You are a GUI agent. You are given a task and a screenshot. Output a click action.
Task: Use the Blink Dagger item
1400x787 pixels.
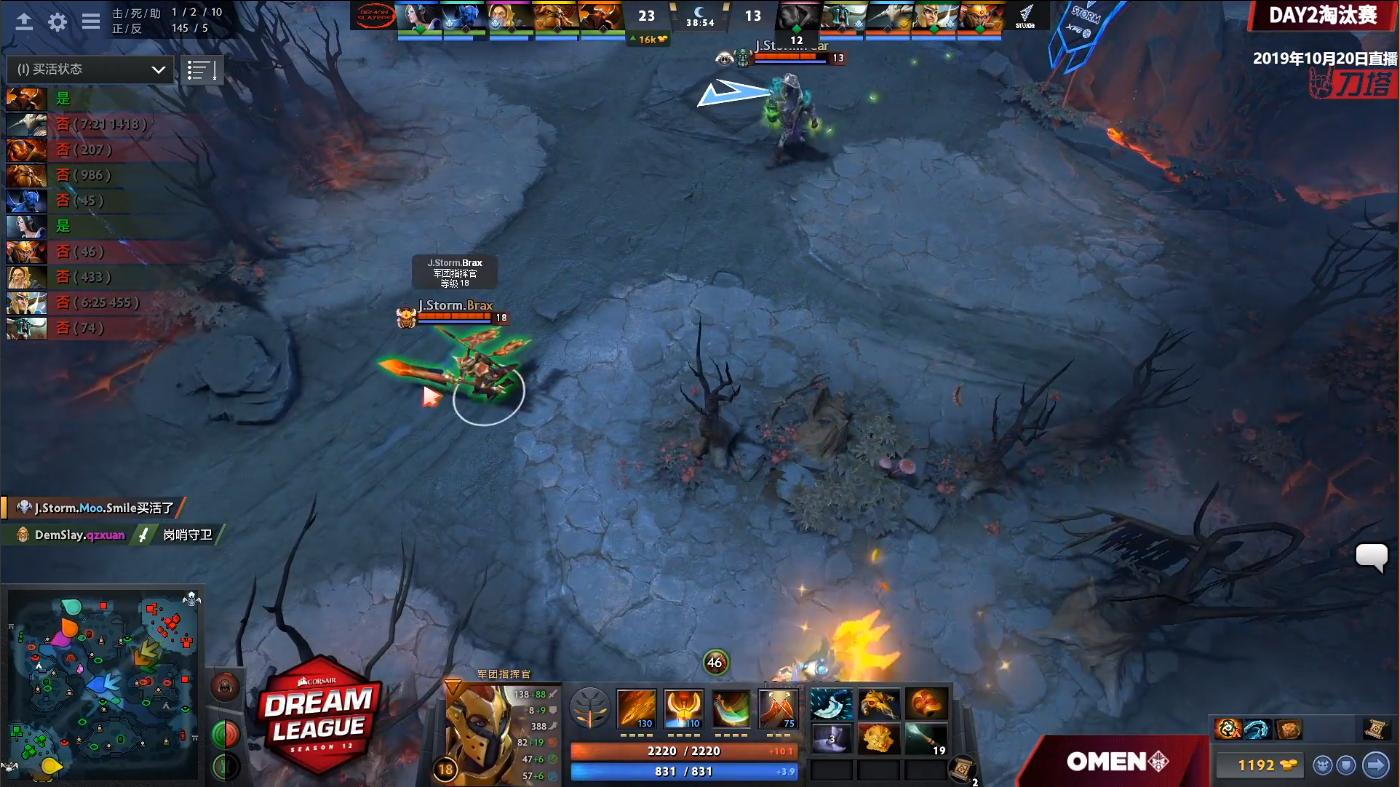pos(832,704)
